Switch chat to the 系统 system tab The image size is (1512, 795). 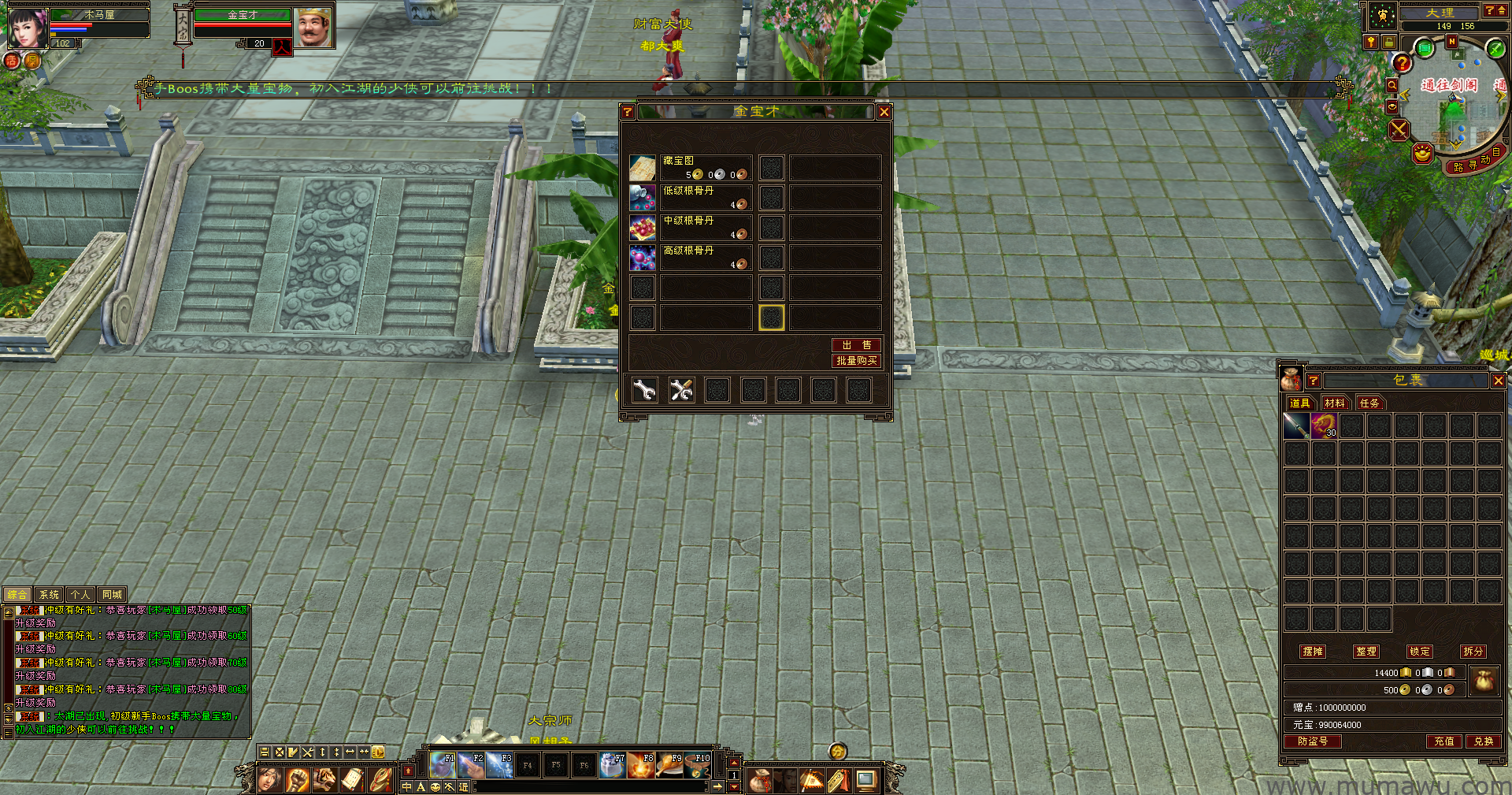(49, 595)
